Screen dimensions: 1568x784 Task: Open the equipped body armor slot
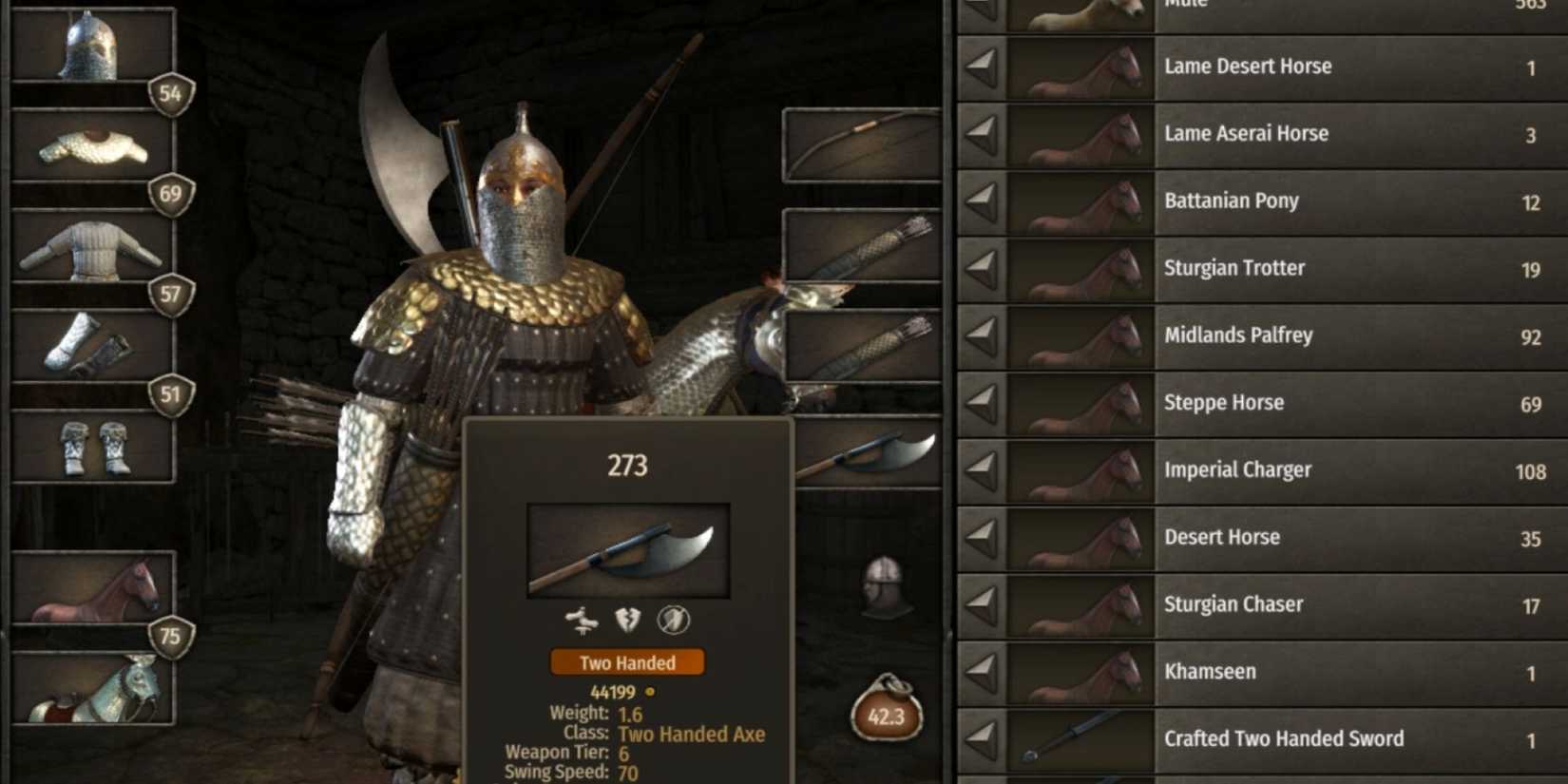coord(92,247)
